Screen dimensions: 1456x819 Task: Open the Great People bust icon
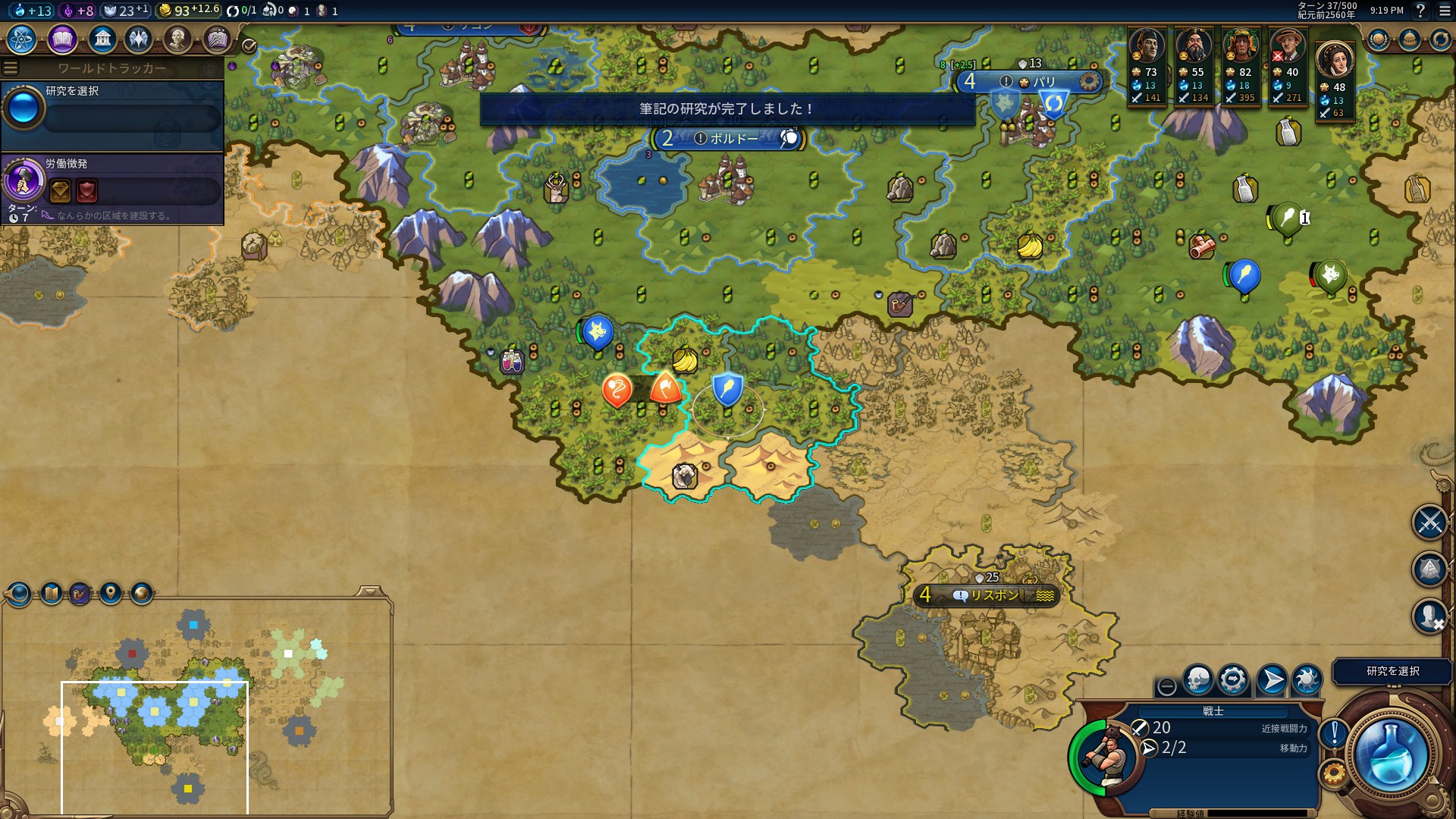(177, 39)
